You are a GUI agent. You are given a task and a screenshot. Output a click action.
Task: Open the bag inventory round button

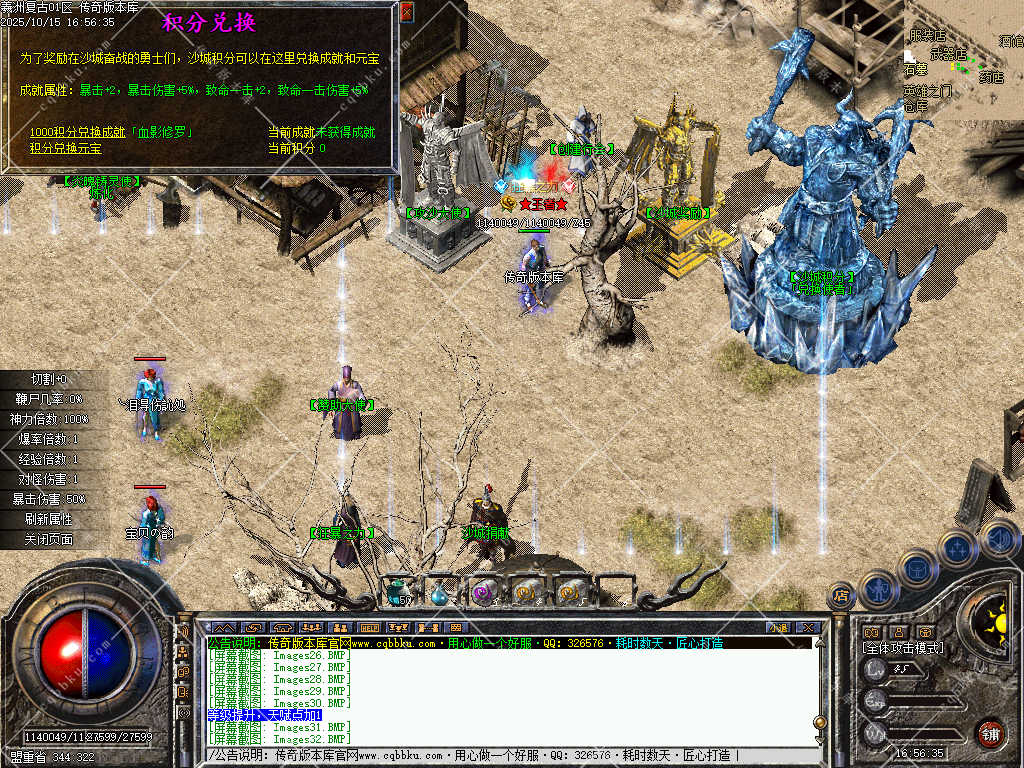click(916, 569)
